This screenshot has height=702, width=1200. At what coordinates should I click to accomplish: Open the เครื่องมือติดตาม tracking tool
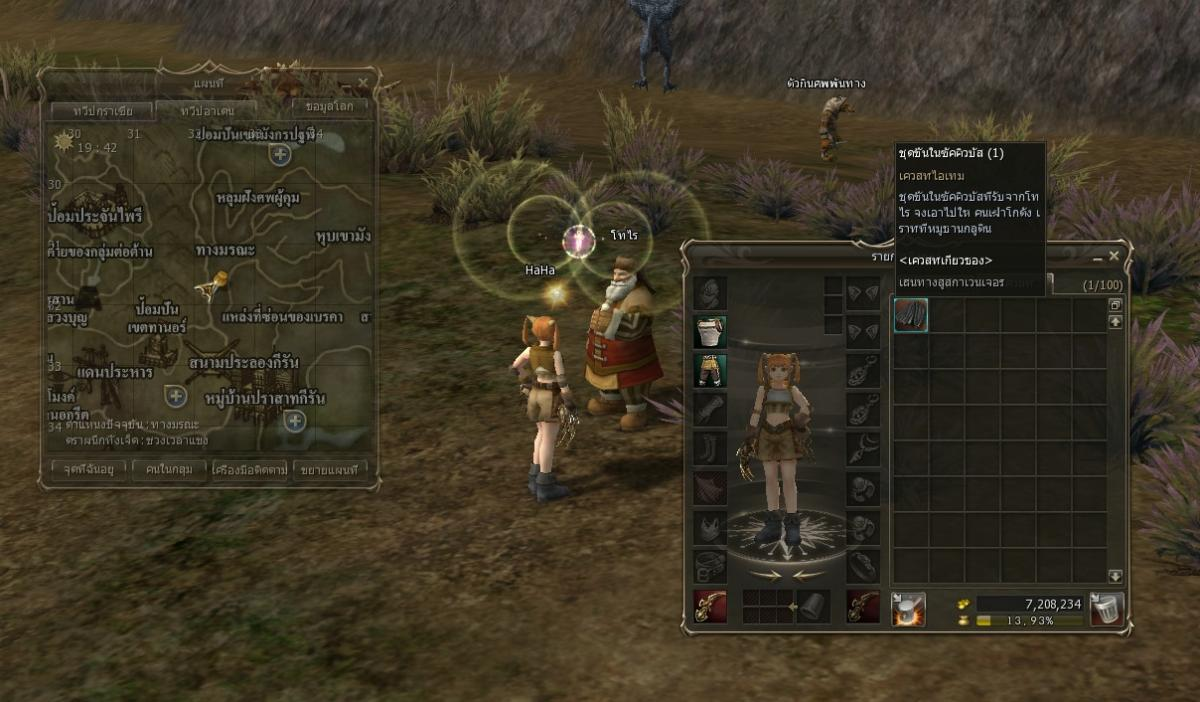click(249, 468)
